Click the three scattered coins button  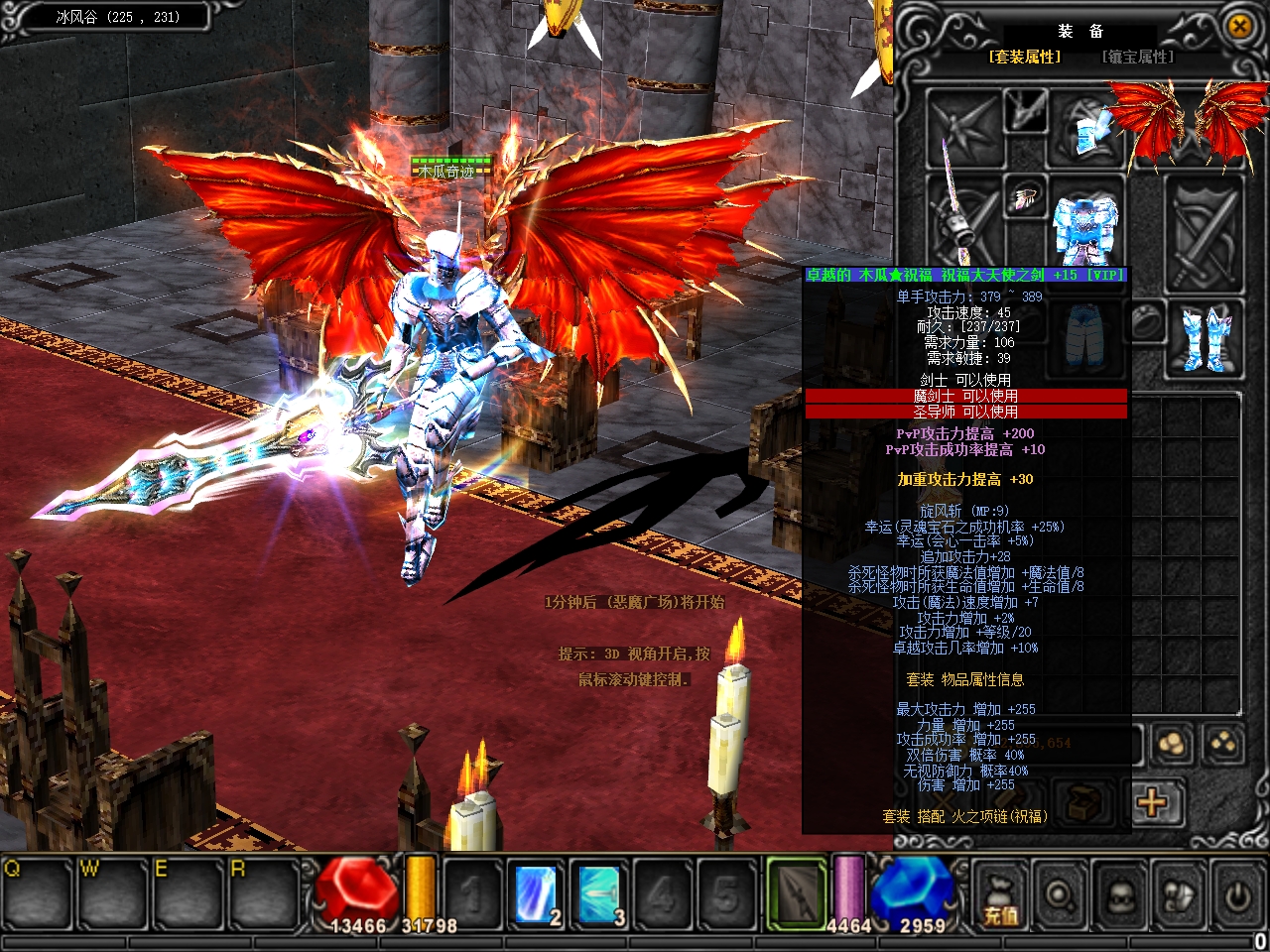1222,744
